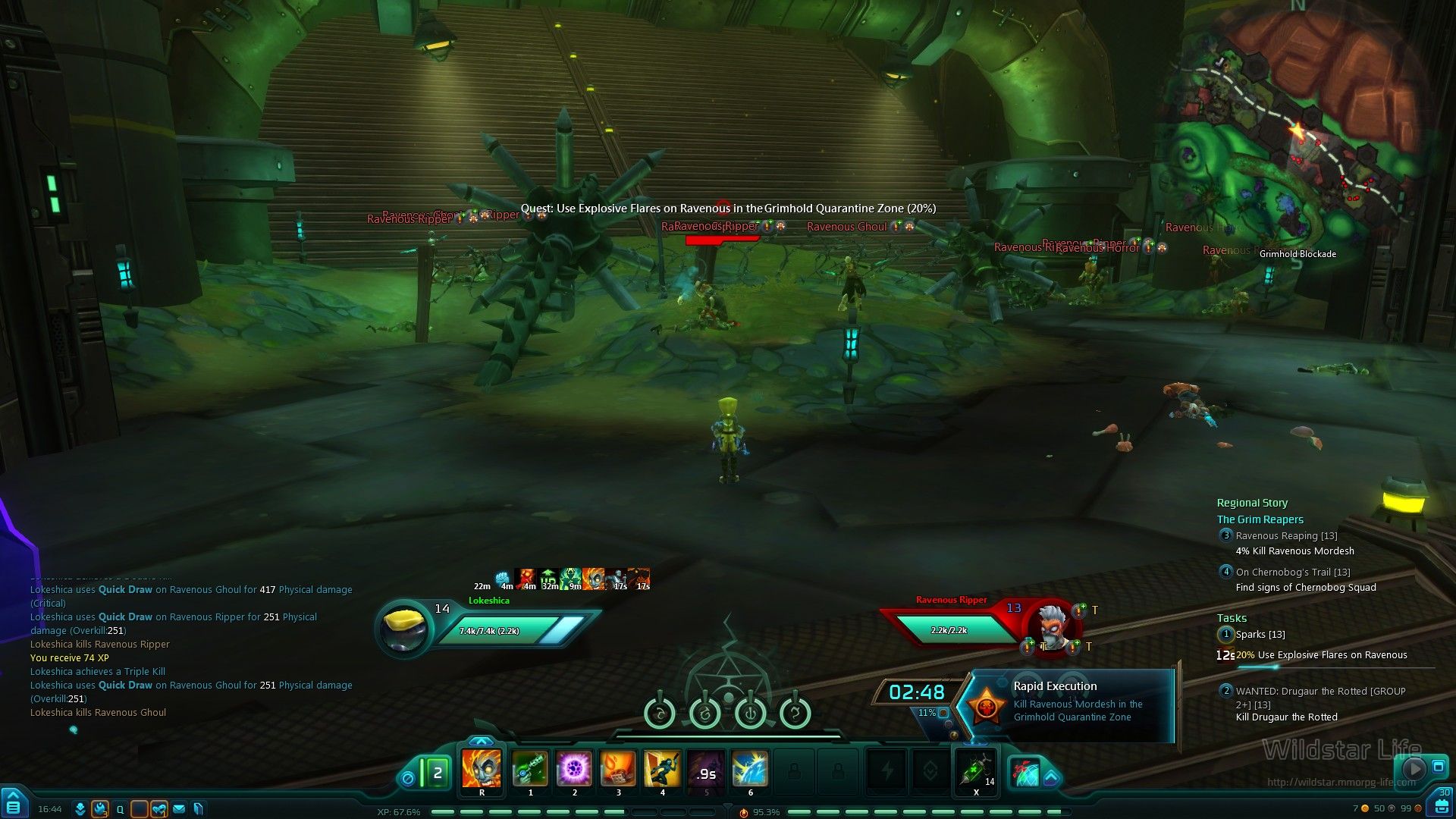Fire the green pistol ability in slot 1
This screenshot has height=819, width=1456.
coord(530,768)
